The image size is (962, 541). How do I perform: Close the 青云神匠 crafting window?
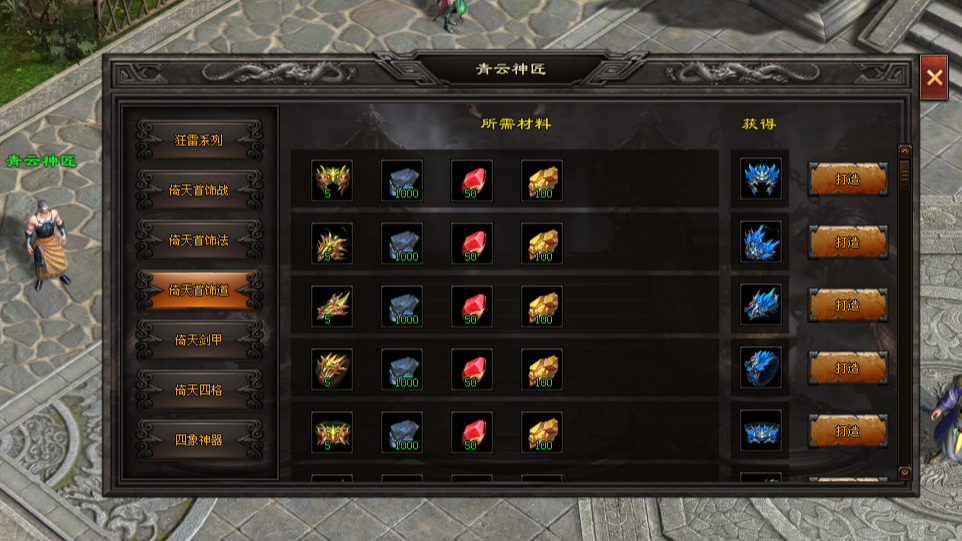tap(934, 77)
